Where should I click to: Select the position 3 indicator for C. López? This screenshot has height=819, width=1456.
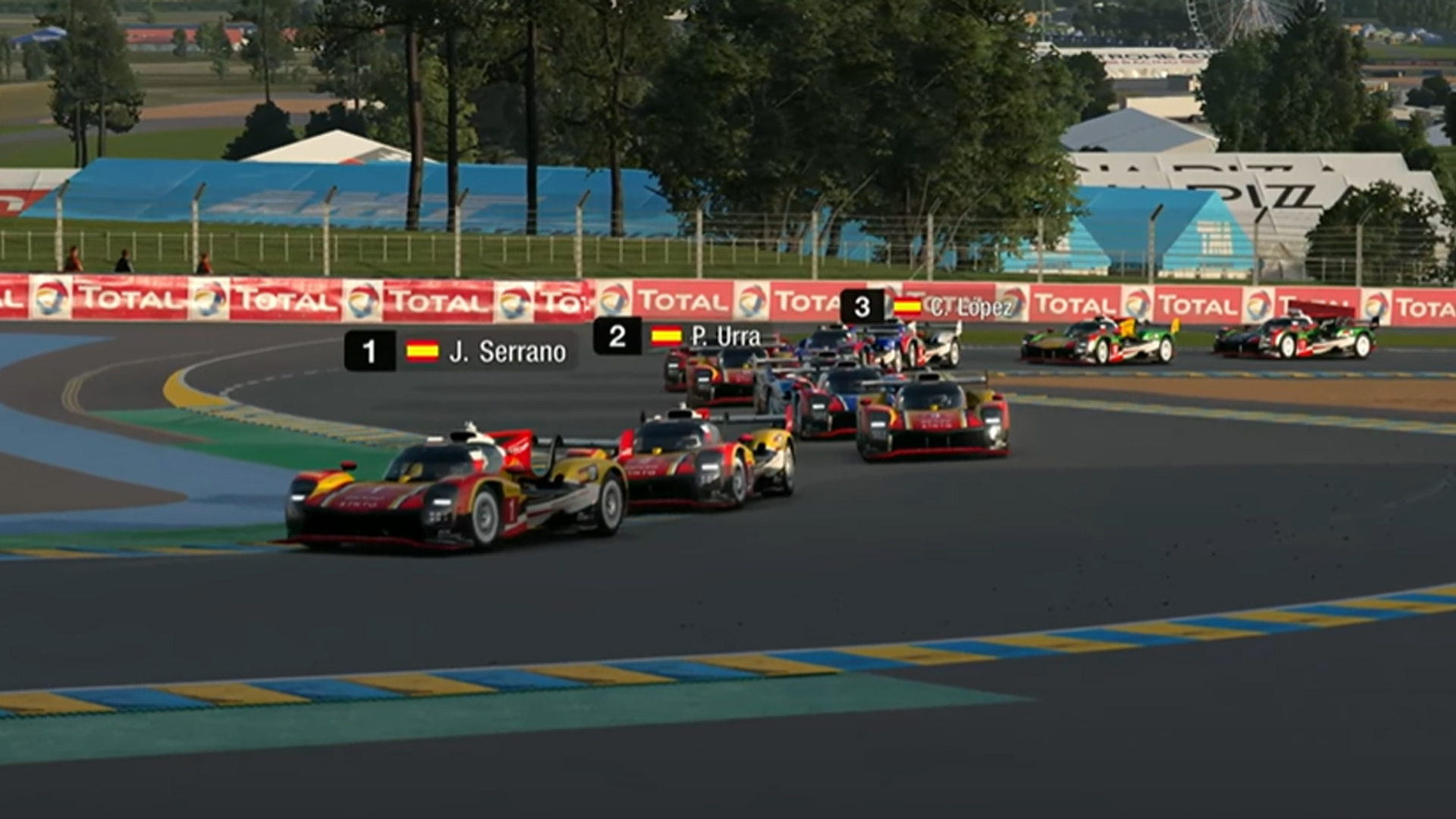(x=861, y=306)
